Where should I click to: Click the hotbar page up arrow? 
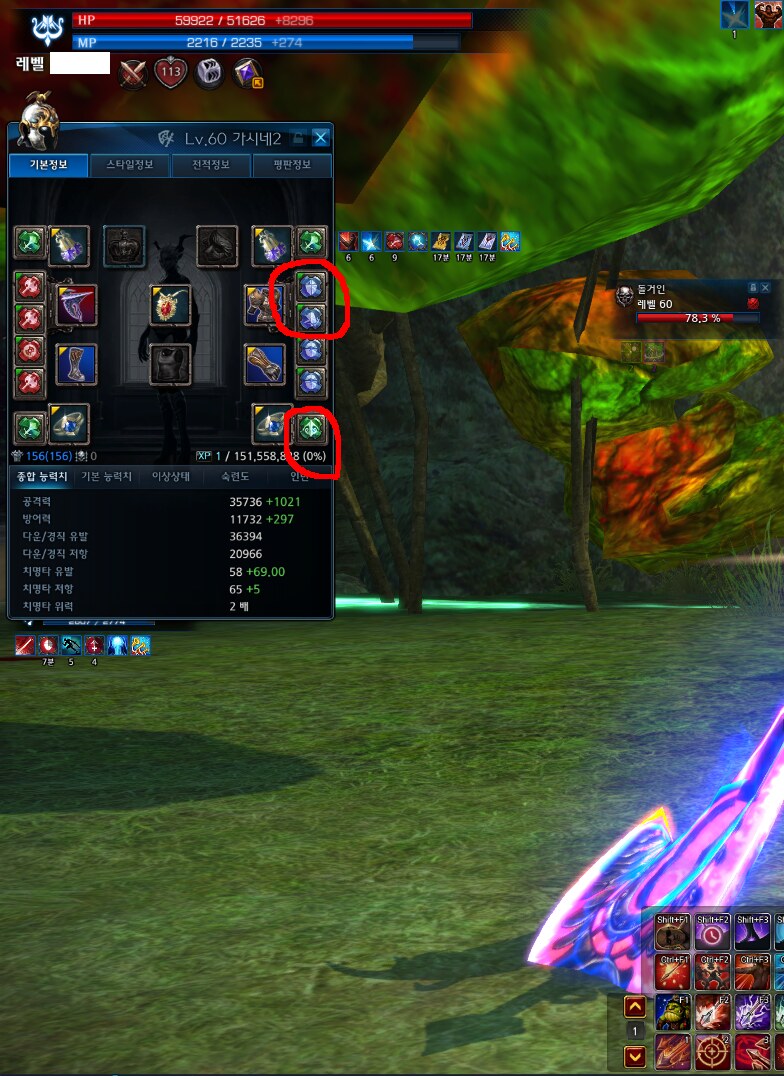coord(634,1007)
